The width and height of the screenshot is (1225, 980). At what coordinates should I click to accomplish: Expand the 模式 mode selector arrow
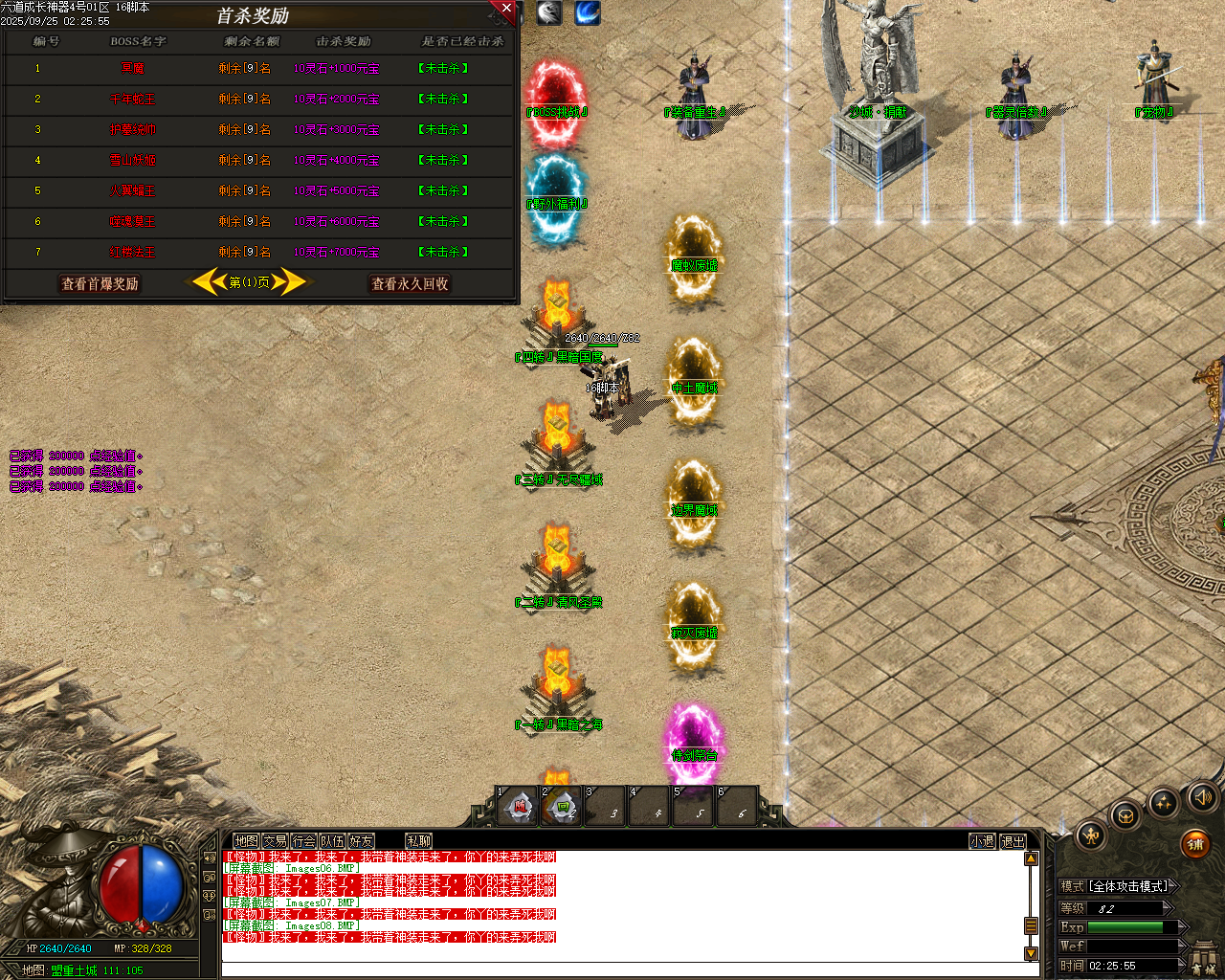tap(1174, 884)
